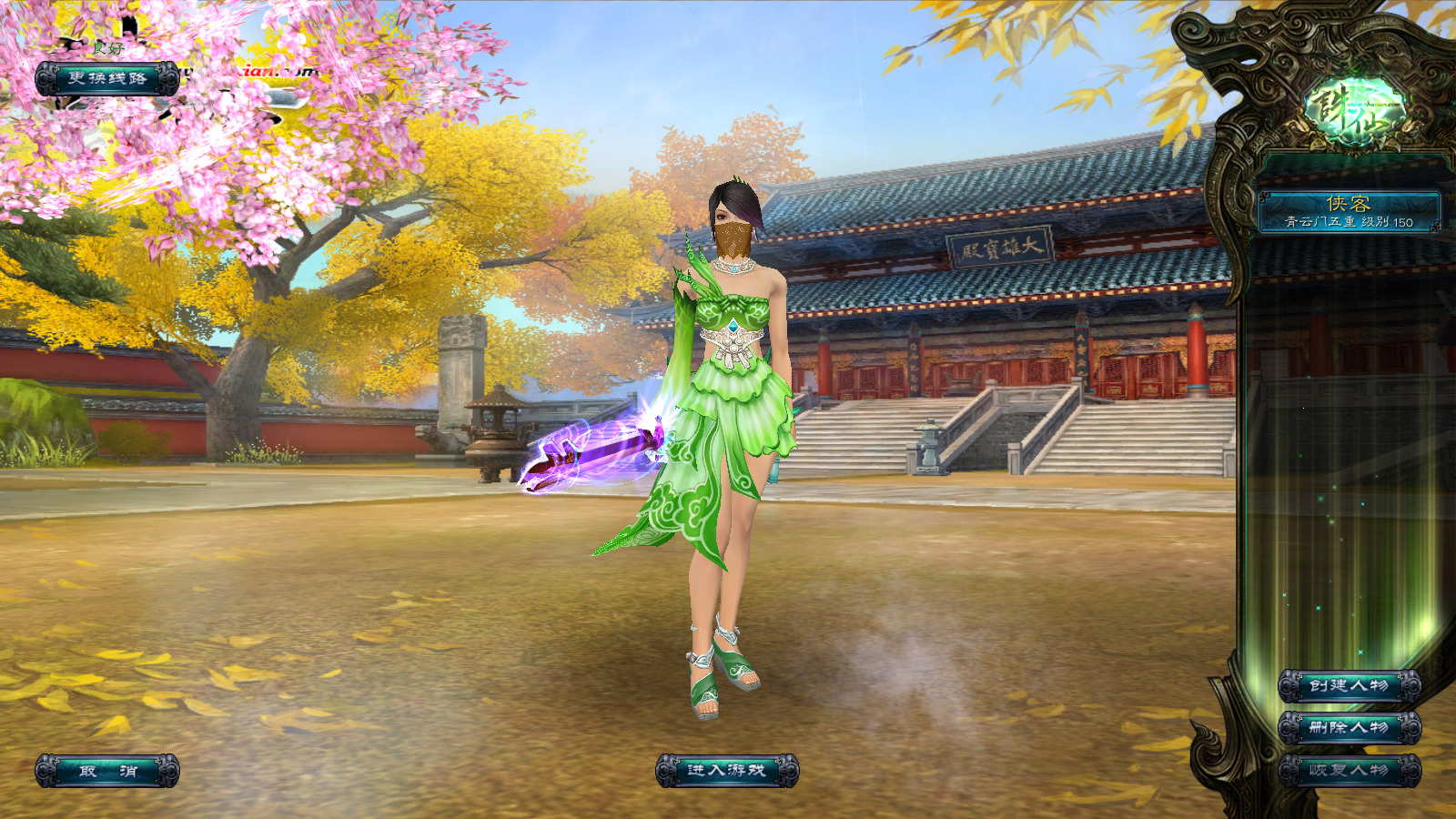Viewport: 1456px width, 819px height.
Task: Select the 侠客 level 150 character entry
Action: [1349, 211]
